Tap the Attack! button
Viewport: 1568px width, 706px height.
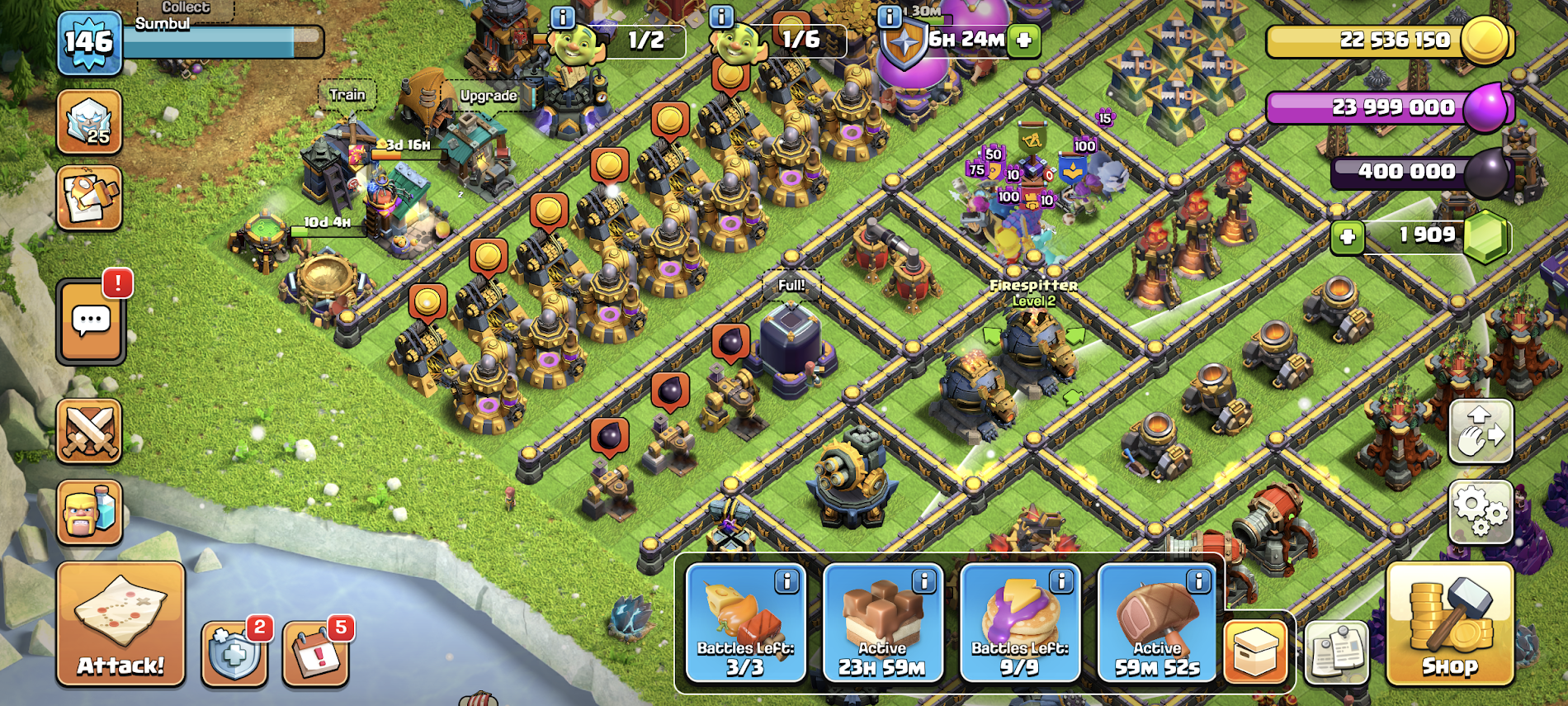tap(120, 624)
